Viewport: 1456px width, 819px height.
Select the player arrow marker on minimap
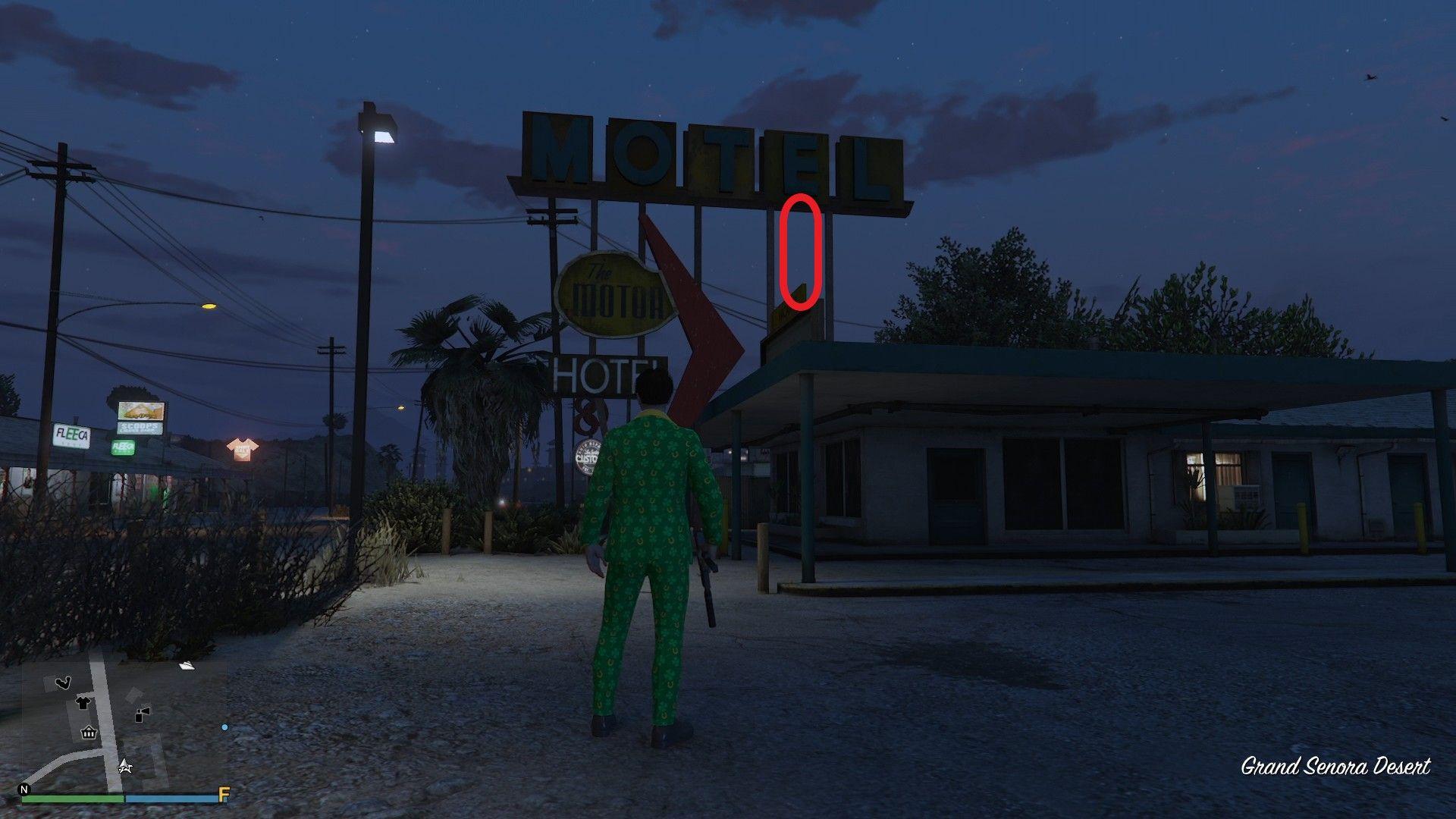point(125,767)
